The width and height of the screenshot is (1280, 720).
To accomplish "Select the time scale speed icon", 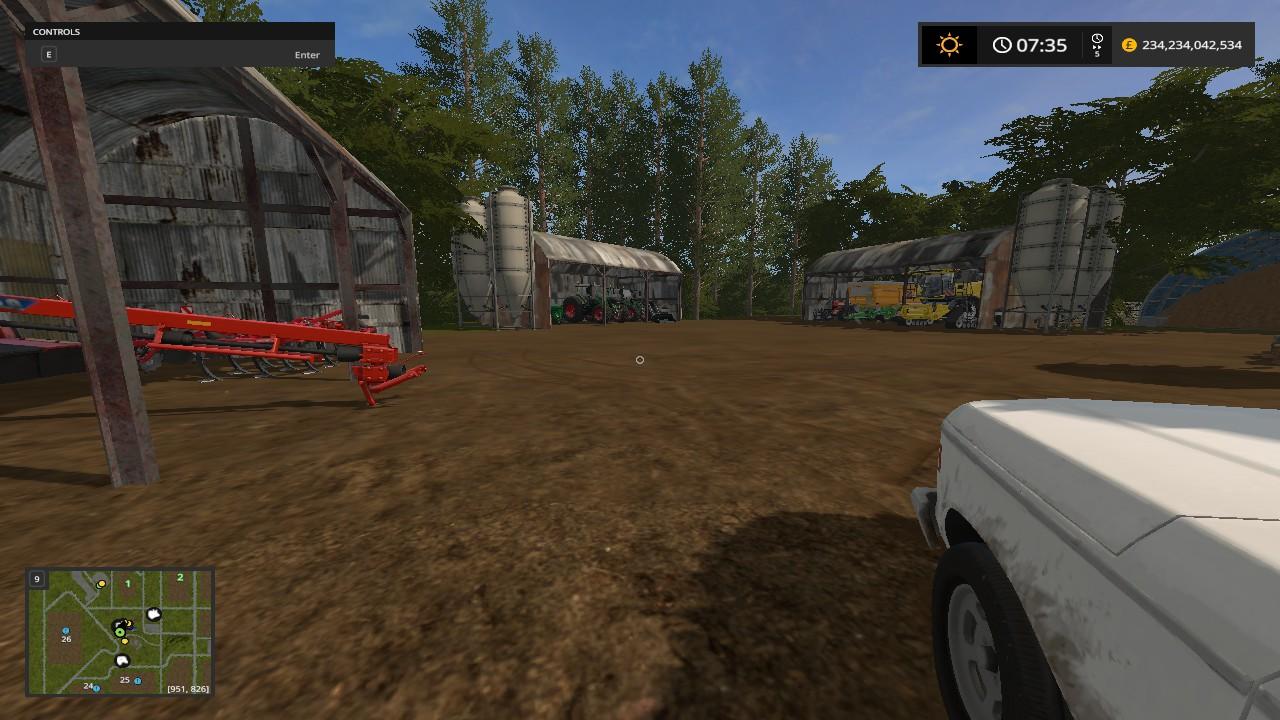I will pyautogui.click(x=1097, y=45).
